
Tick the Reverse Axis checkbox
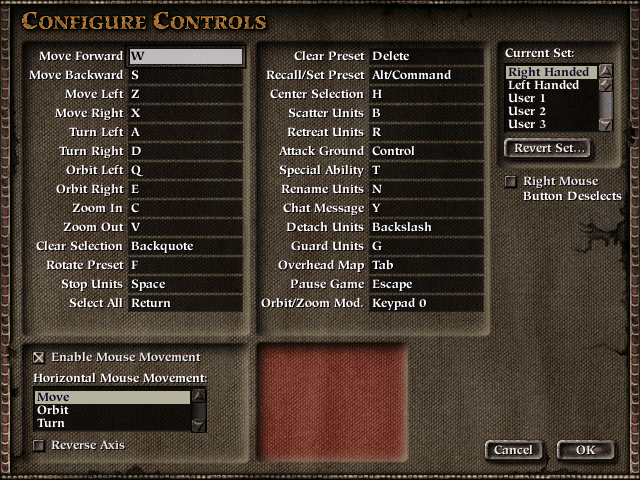coord(39,445)
